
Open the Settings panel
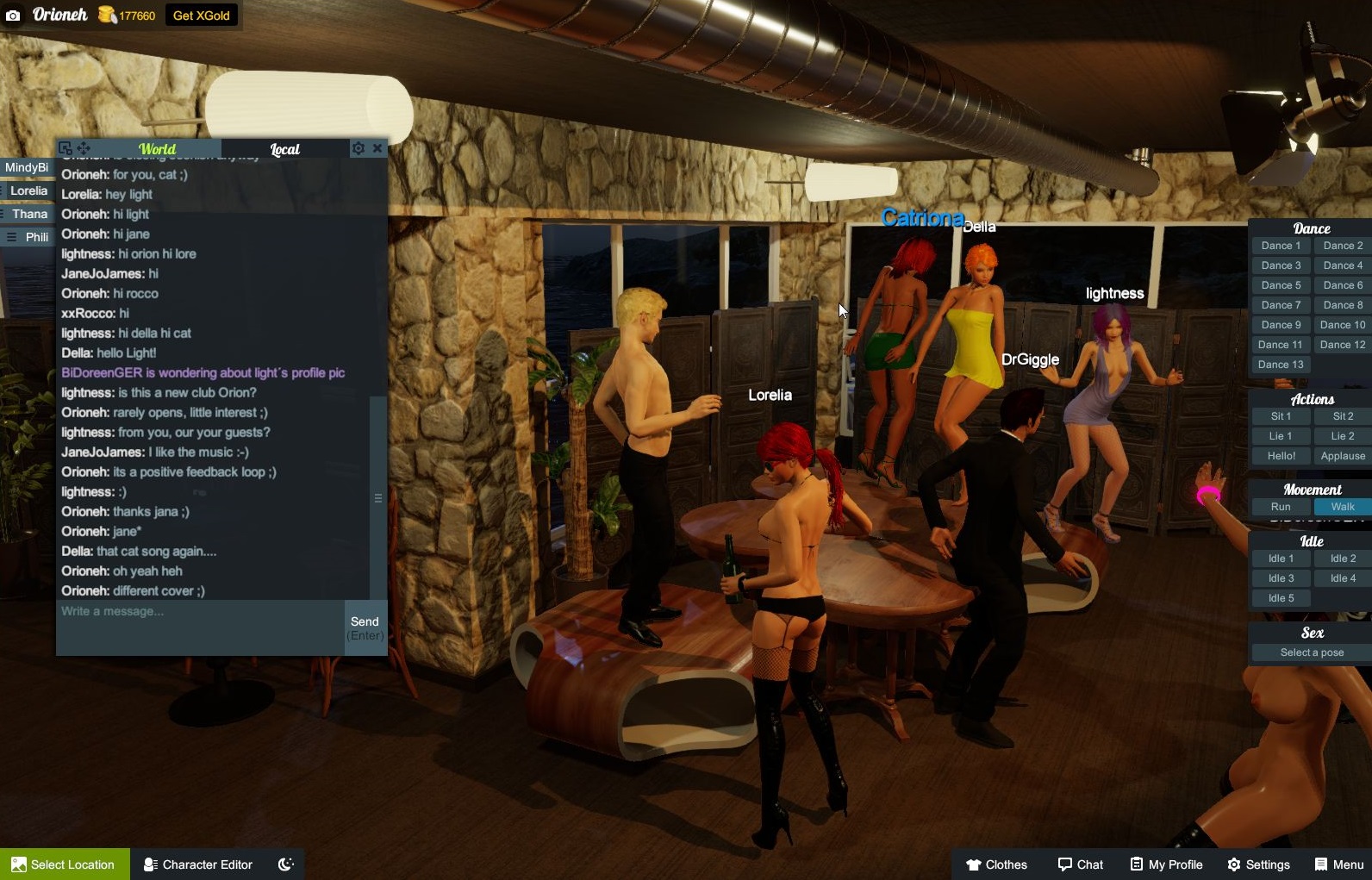(x=1258, y=864)
